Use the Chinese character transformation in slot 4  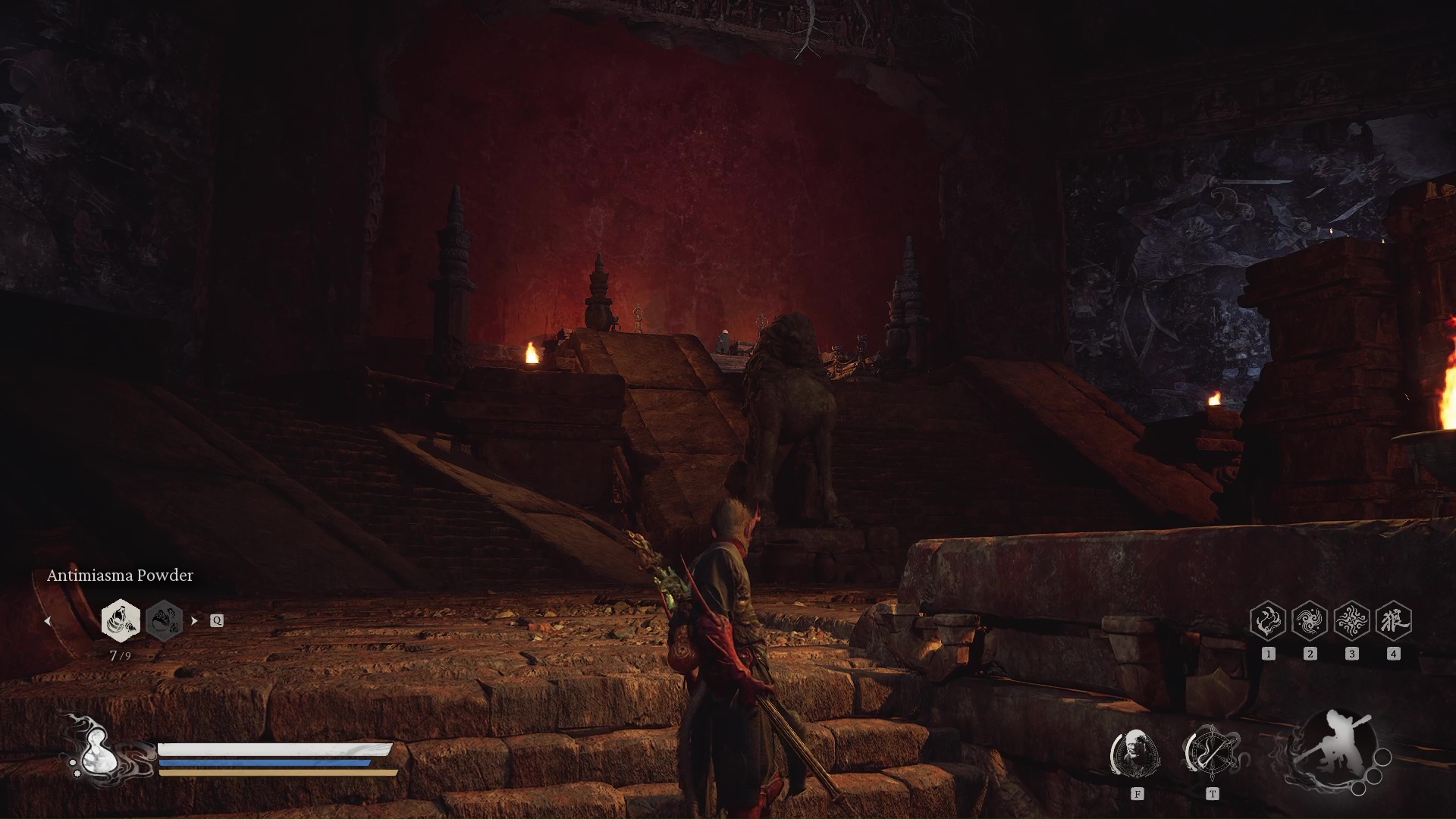[x=1393, y=621]
